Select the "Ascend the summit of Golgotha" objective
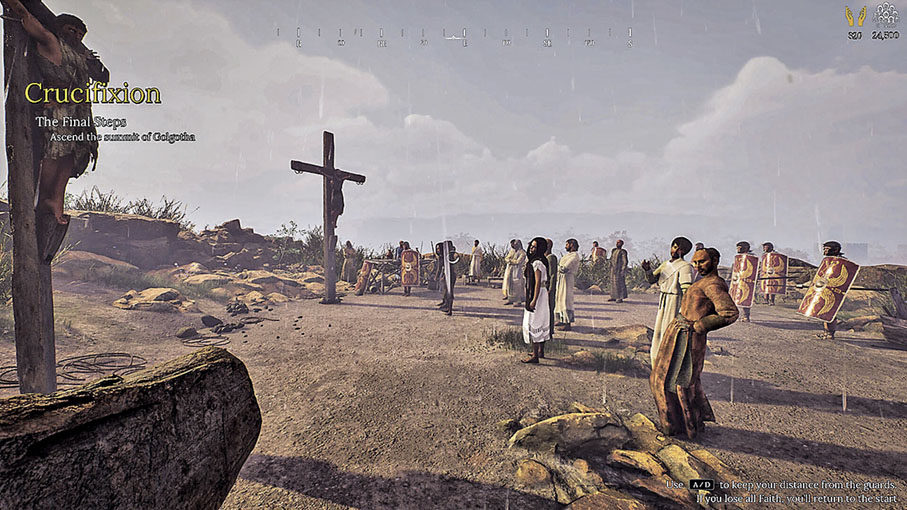 click(122, 136)
